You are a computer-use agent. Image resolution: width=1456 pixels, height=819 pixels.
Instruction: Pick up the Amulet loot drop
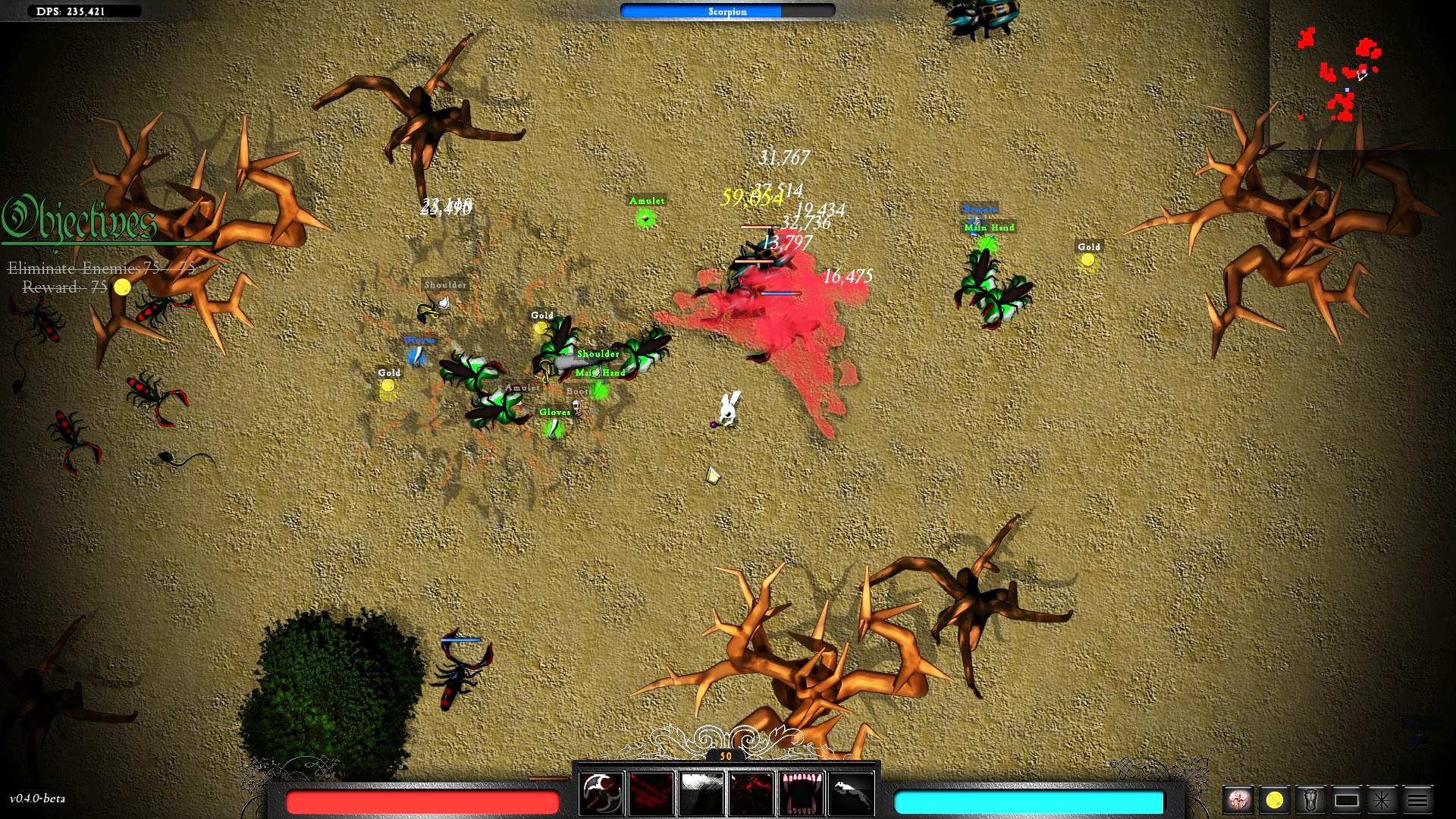pos(645,218)
